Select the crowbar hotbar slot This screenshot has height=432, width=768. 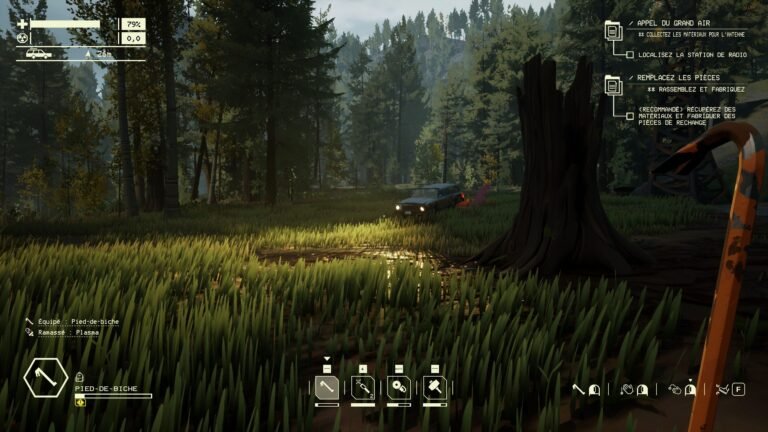[327, 387]
